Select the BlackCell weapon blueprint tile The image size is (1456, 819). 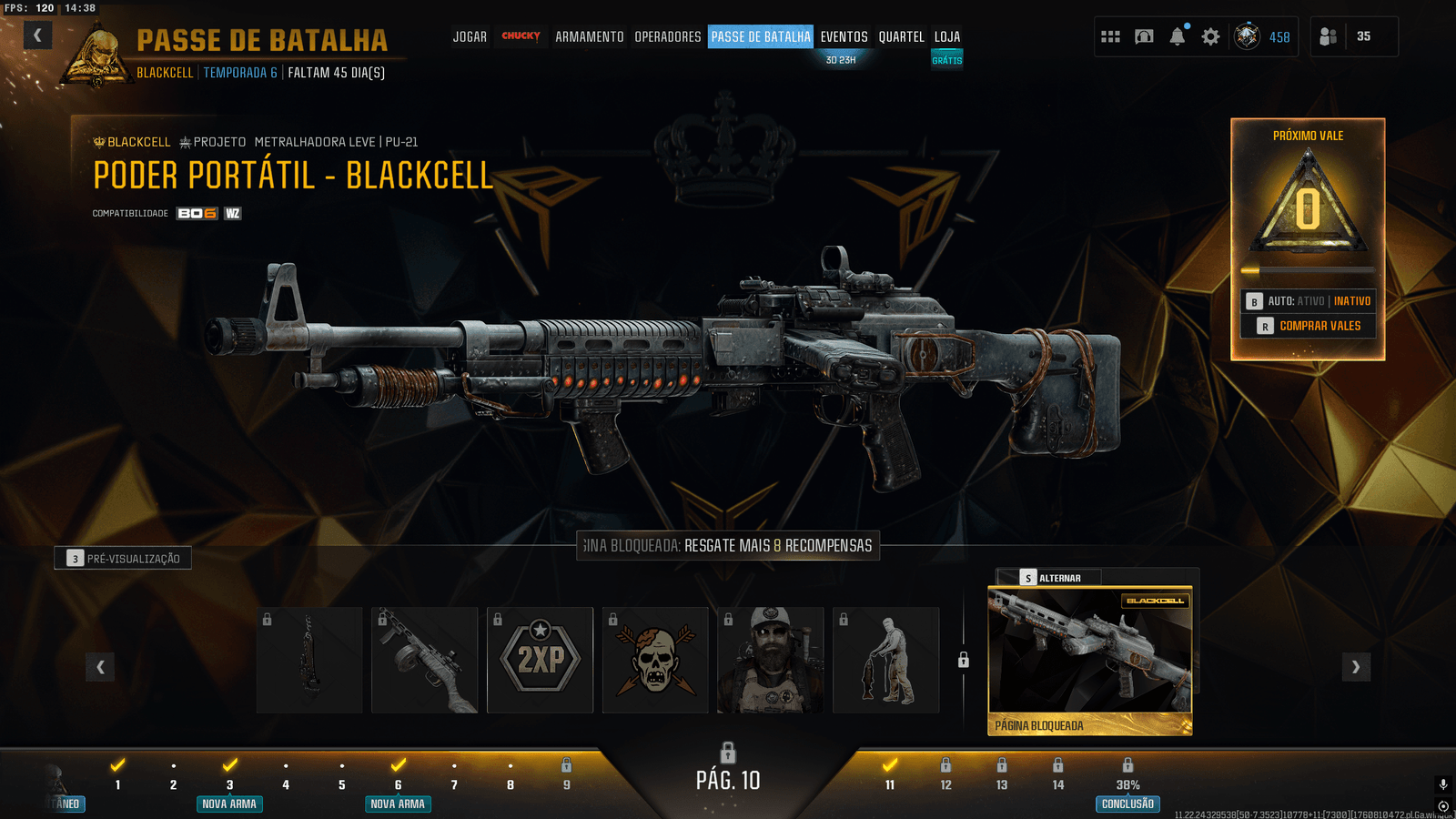1089,660
